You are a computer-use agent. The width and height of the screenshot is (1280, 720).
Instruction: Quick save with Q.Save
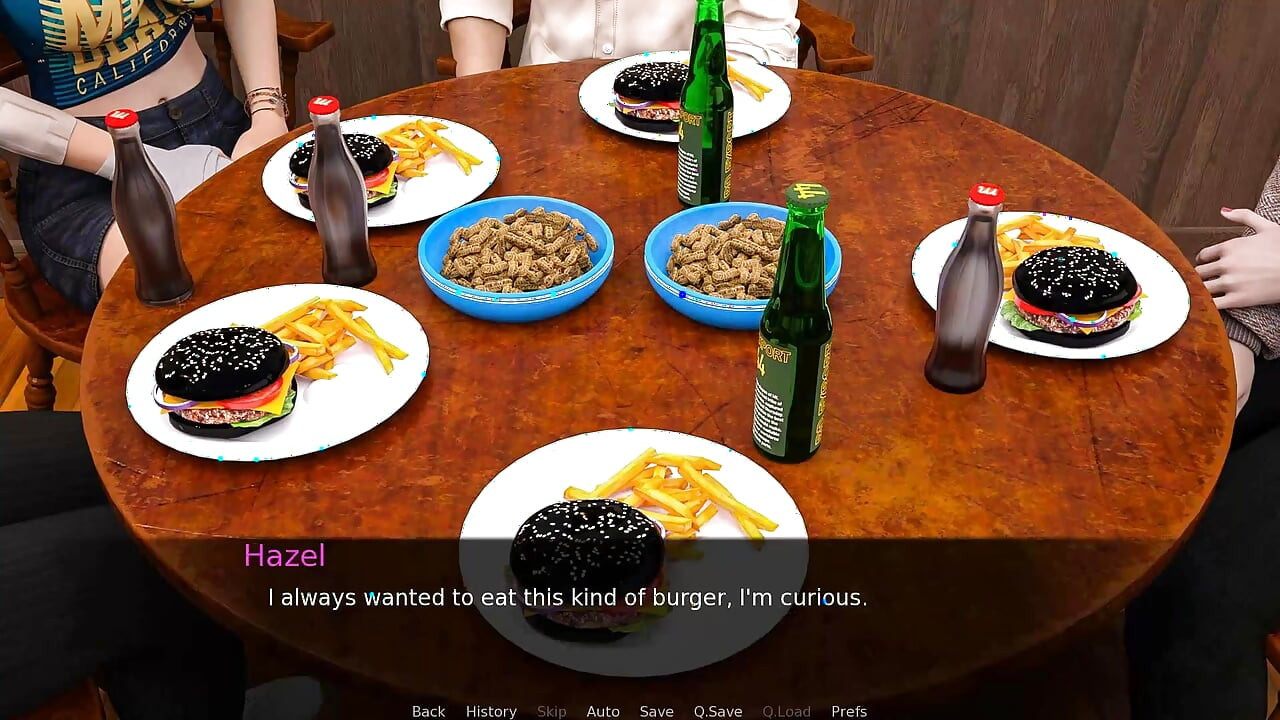(x=718, y=711)
